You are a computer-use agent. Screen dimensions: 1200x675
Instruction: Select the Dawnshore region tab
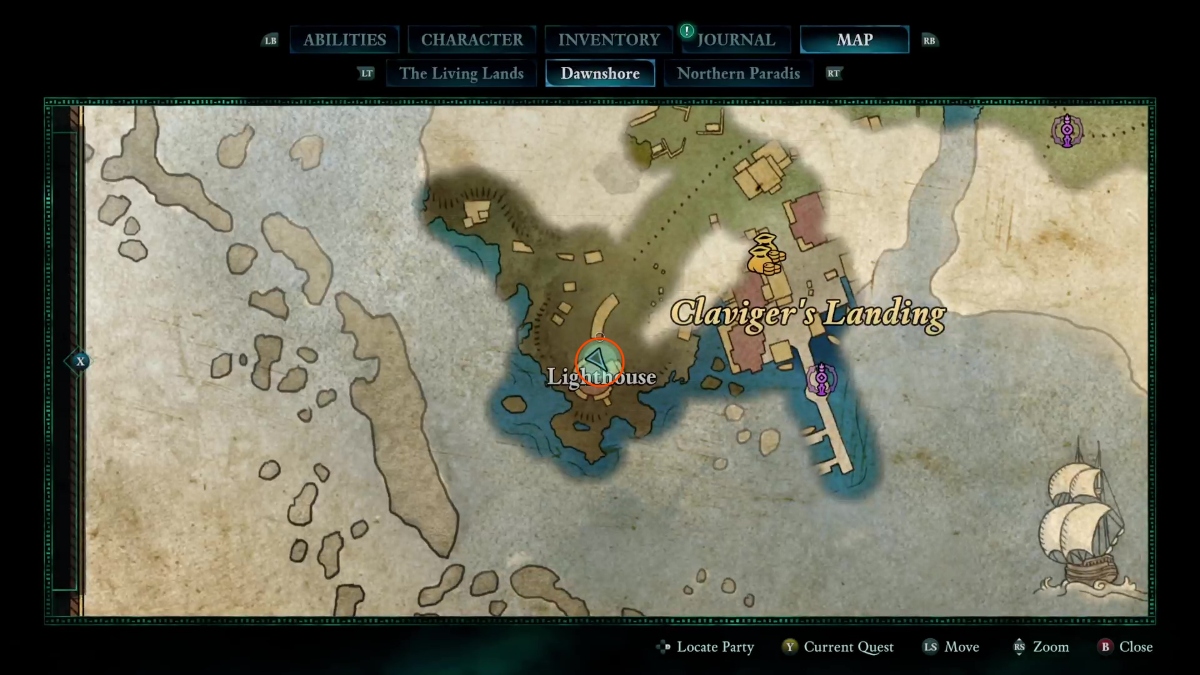click(x=600, y=73)
